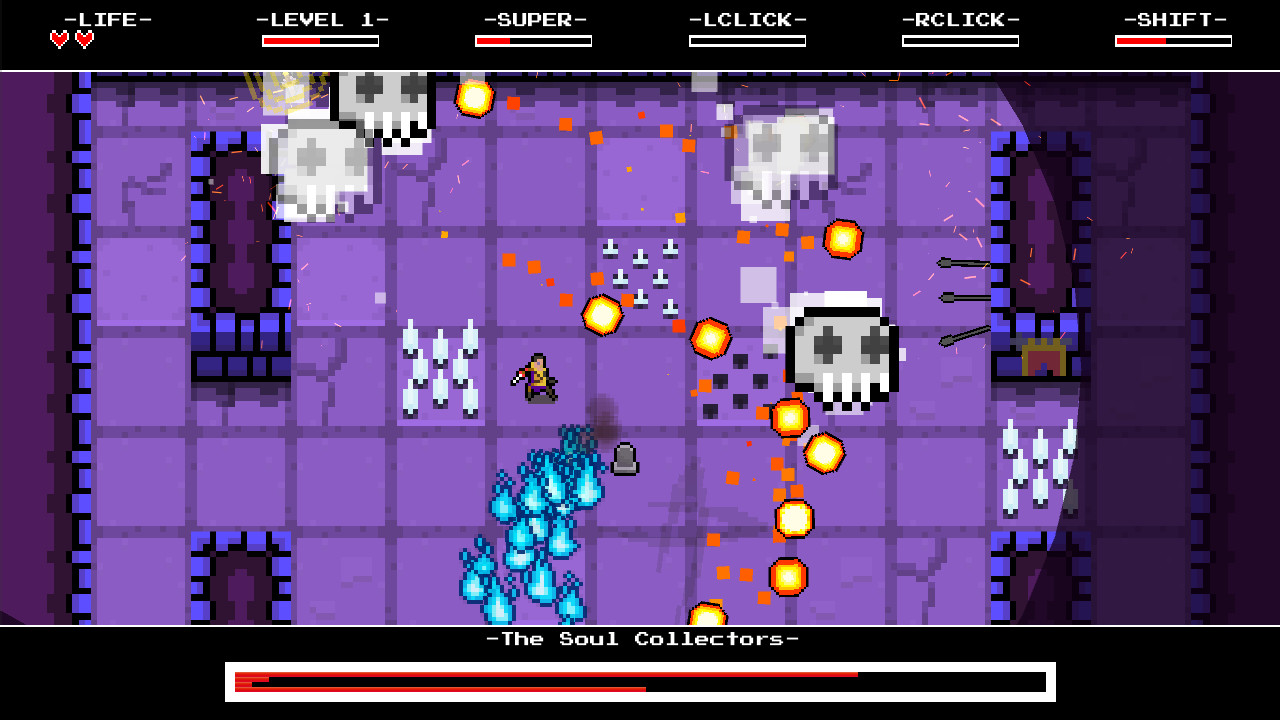Click the SHIFT ability gauge

point(1174,40)
